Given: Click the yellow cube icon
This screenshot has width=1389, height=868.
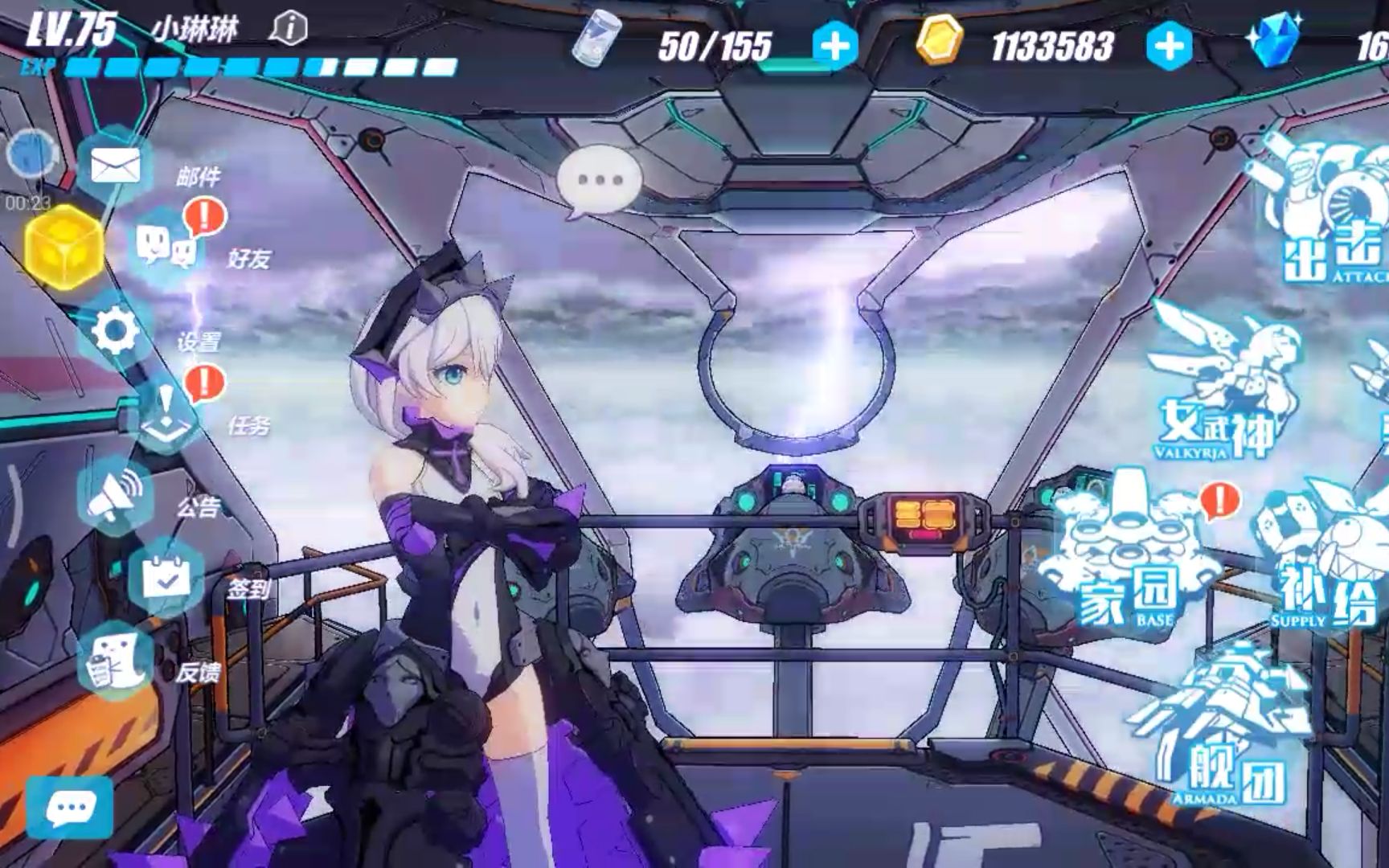Looking at the screenshot, I should [63, 248].
